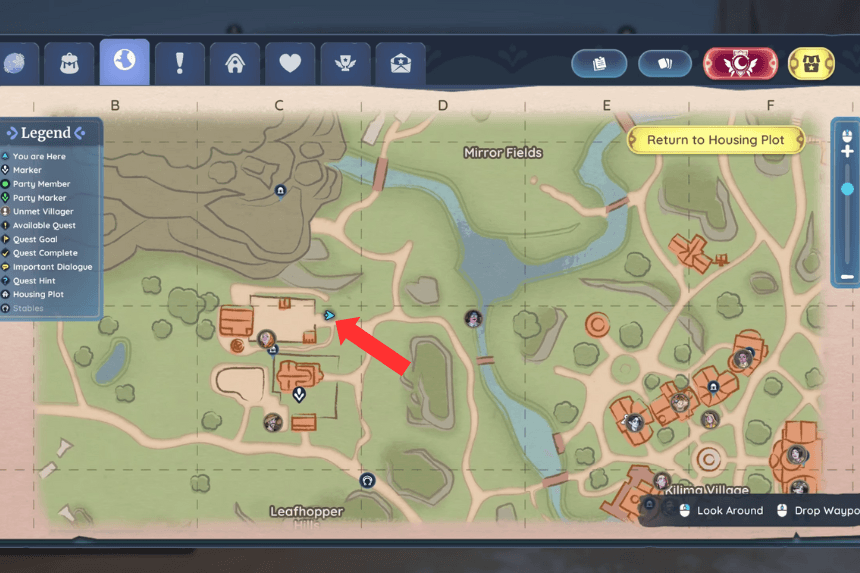Switch to the exclamation mark quests tab
The width and height of the screenshot is (860, 573).
pyautogui.click(x=180, y=64)
